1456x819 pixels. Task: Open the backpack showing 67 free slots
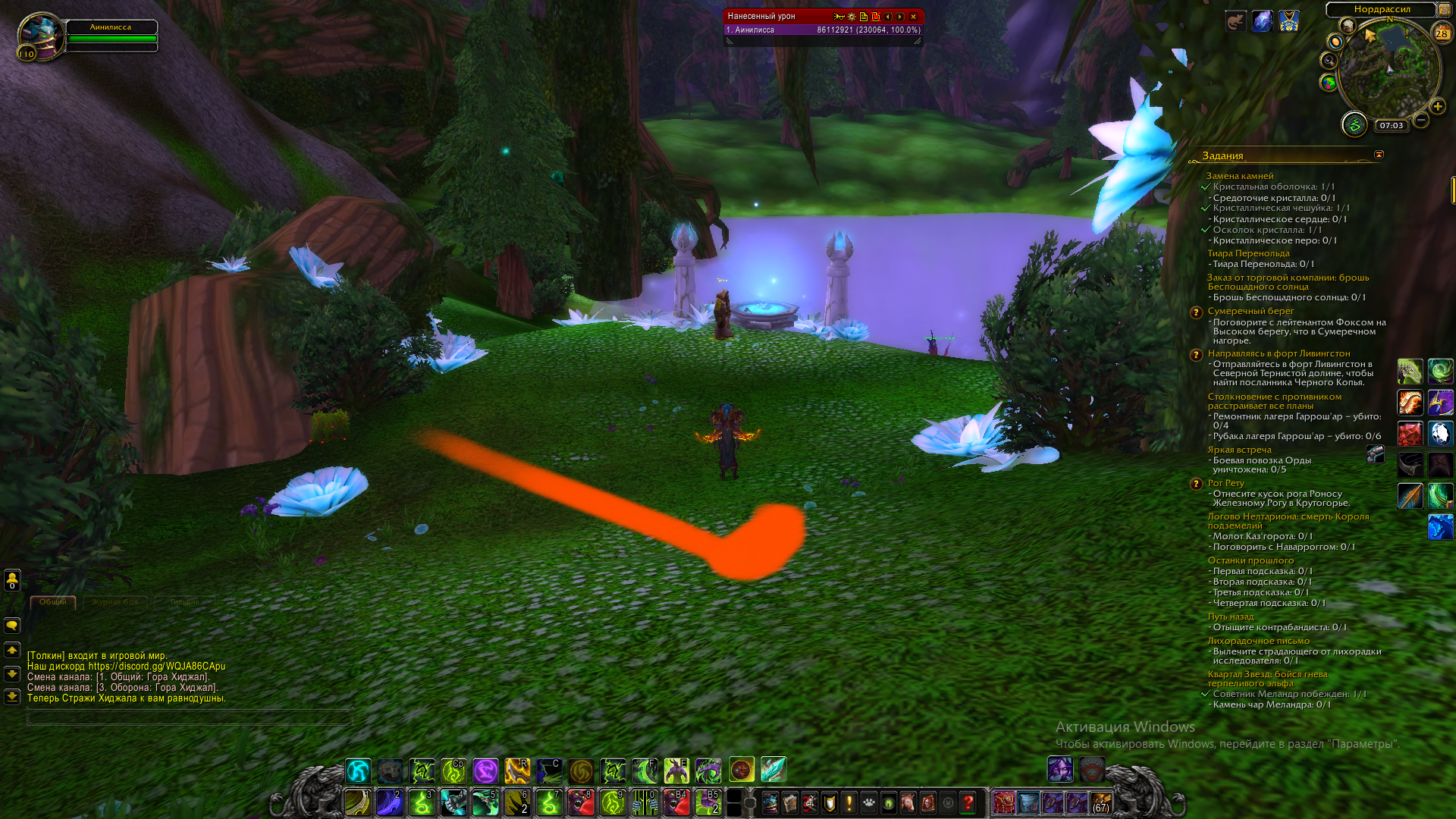[1100, 802]
